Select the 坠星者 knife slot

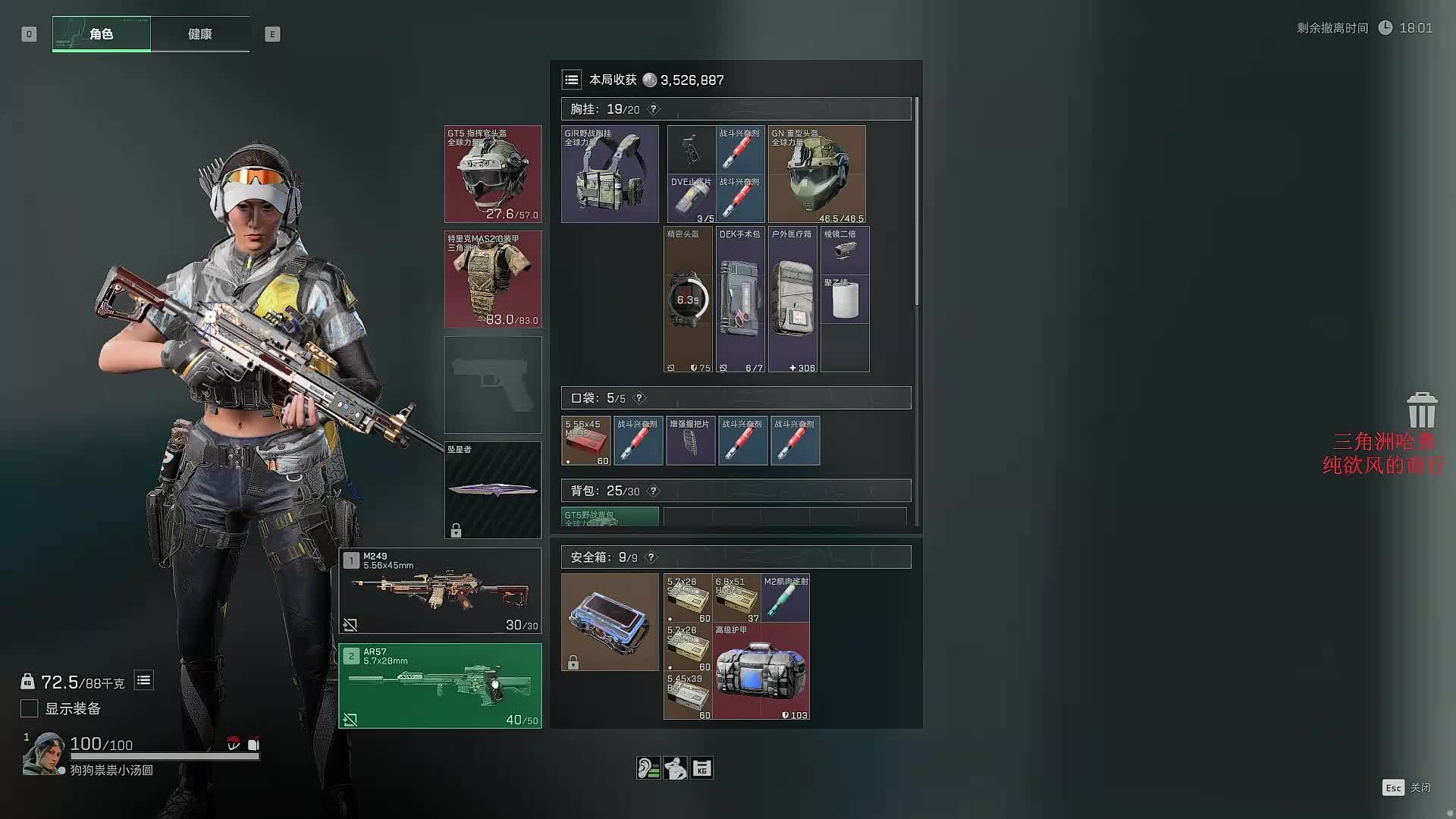[493, 490]
